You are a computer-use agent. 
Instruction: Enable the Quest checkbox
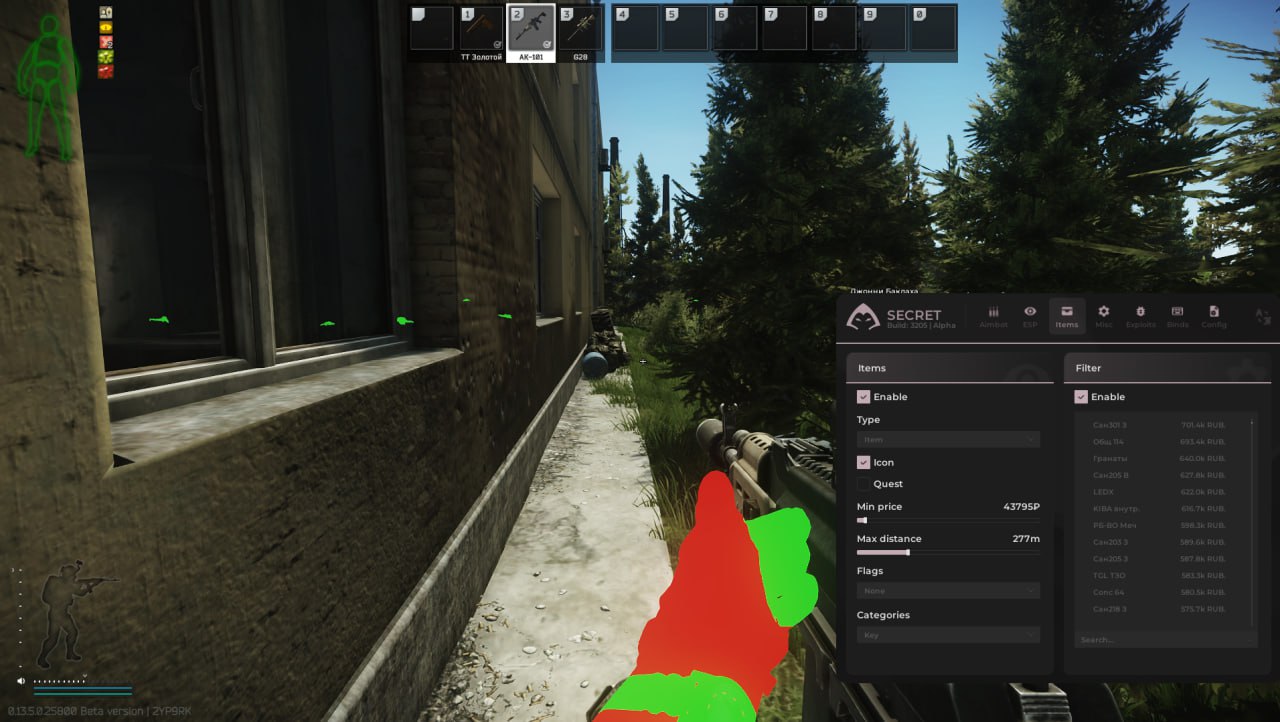pyautogui.click(x=864, y=483)
